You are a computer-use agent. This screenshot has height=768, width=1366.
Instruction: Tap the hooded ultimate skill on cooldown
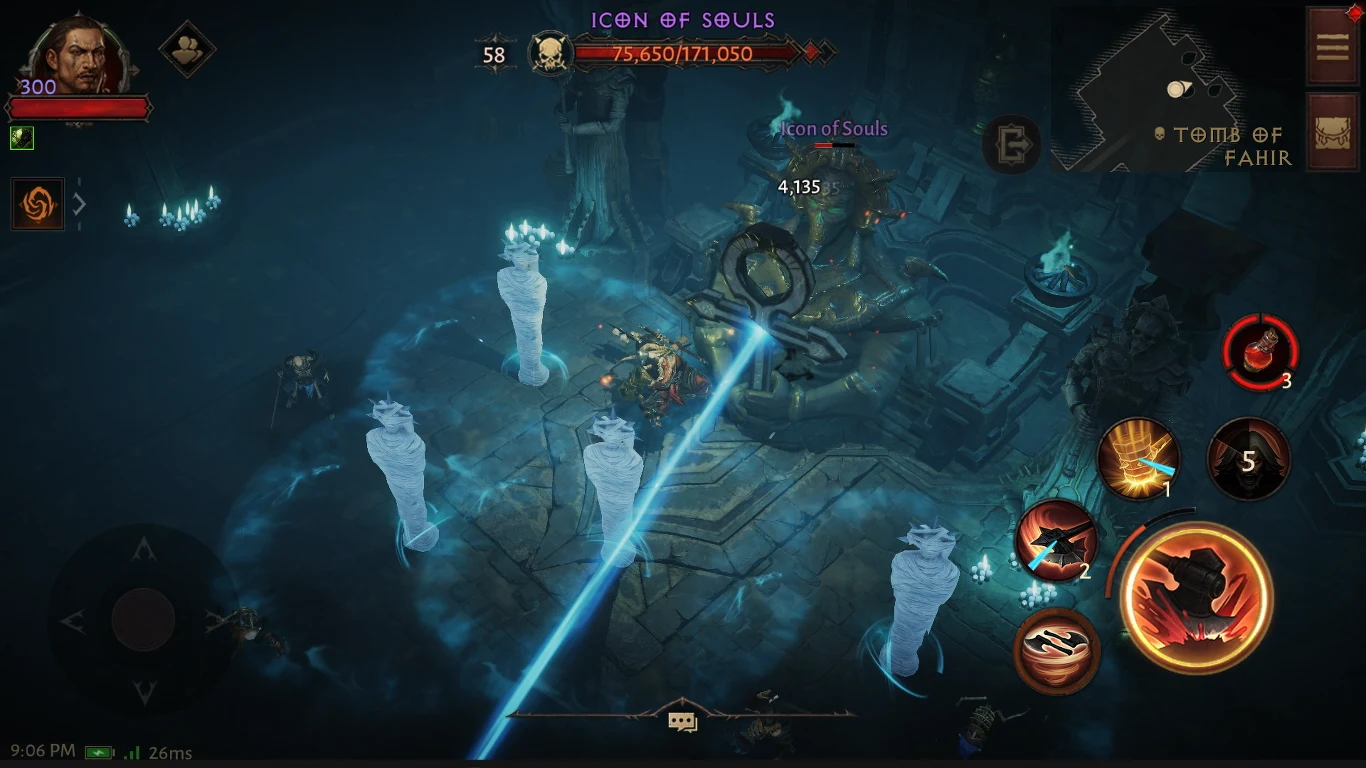click(x=1248, y=458)
